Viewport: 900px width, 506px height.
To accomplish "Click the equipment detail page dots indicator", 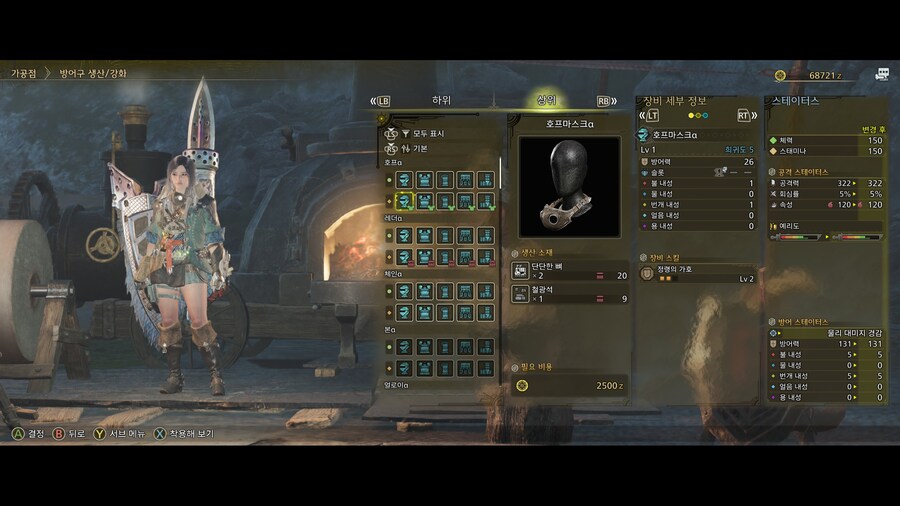I will pos(698,115).
